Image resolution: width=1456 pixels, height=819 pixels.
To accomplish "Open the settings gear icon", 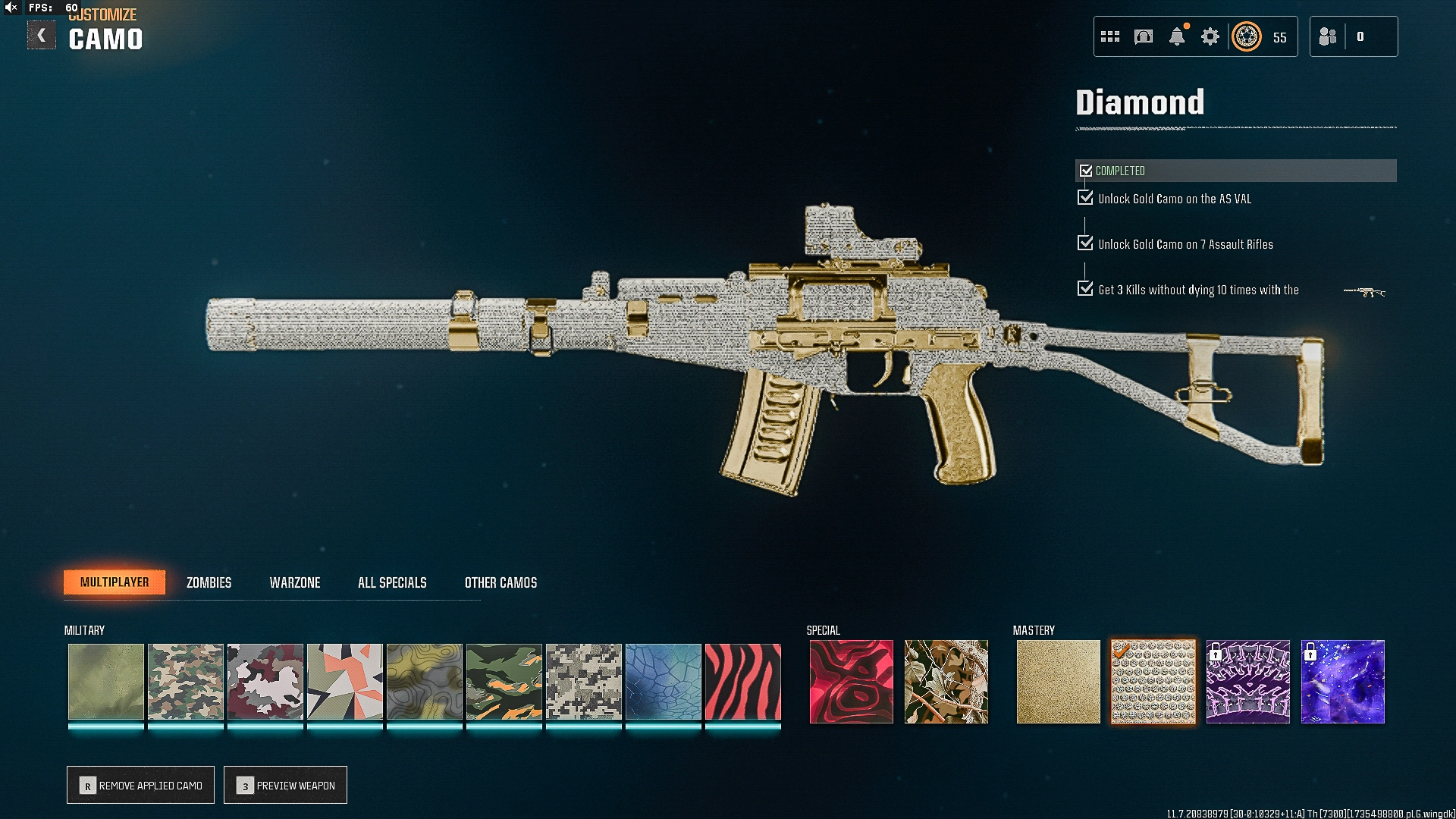I will [x=1210, y=36].
